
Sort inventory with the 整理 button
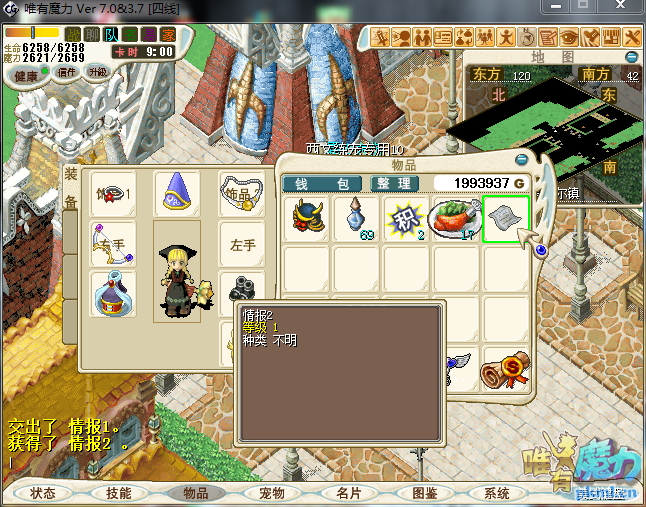[x=394, y=184]
